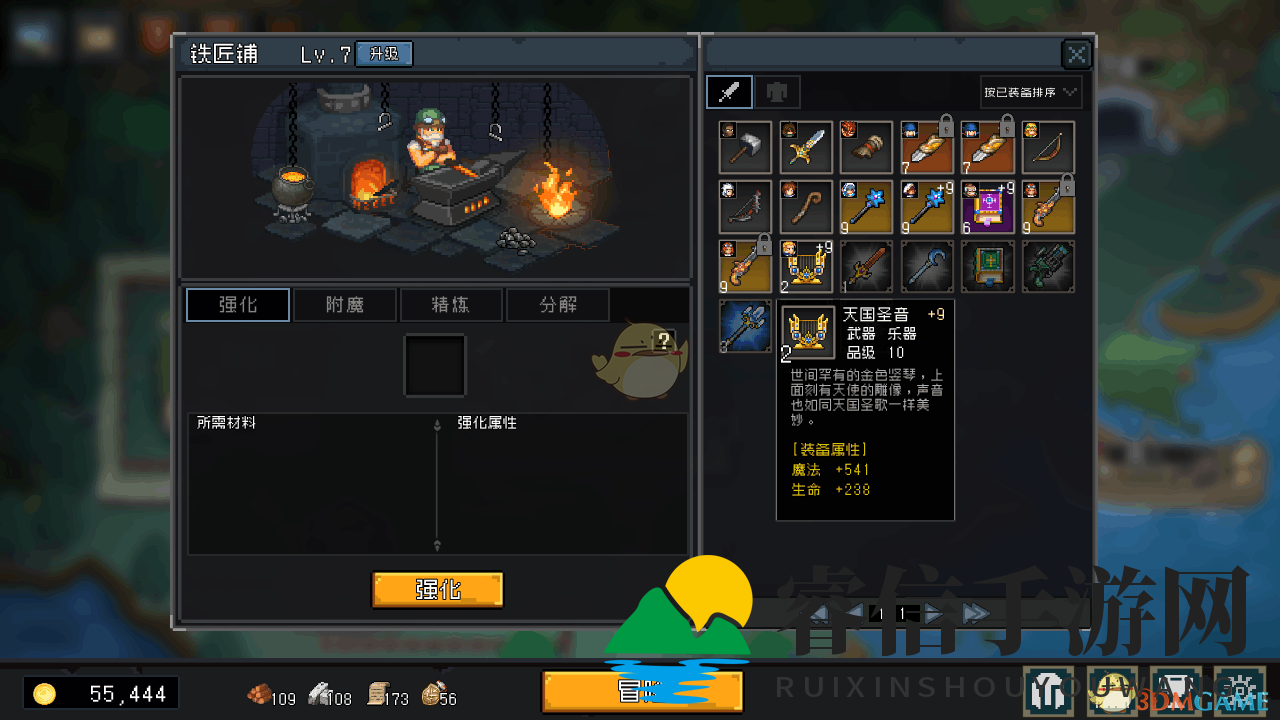Click the jar icon in the bottom-right toolbar
Viewport: 1280px width, 720px height.
tap(1175, 690)
